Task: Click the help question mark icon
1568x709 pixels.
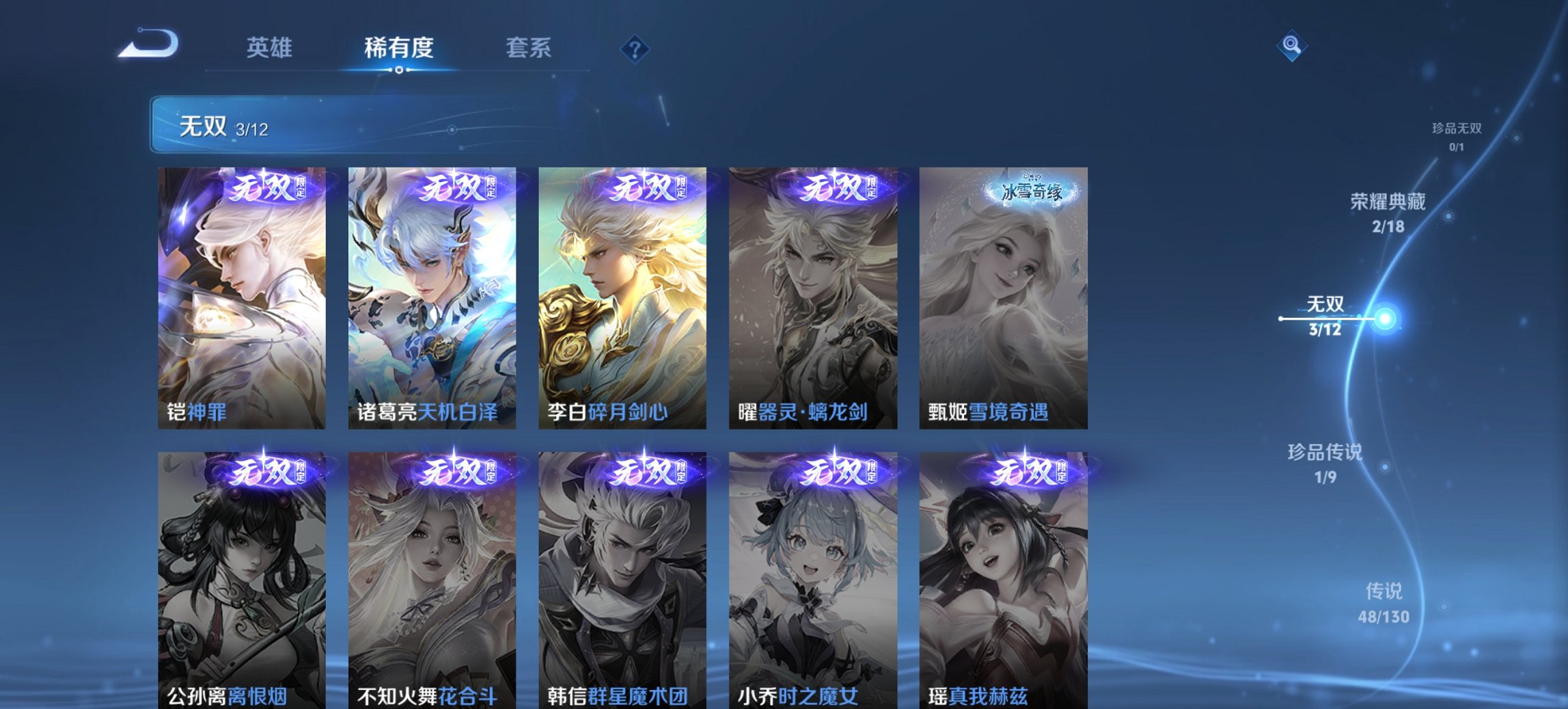Action: (x=635, y=48)
